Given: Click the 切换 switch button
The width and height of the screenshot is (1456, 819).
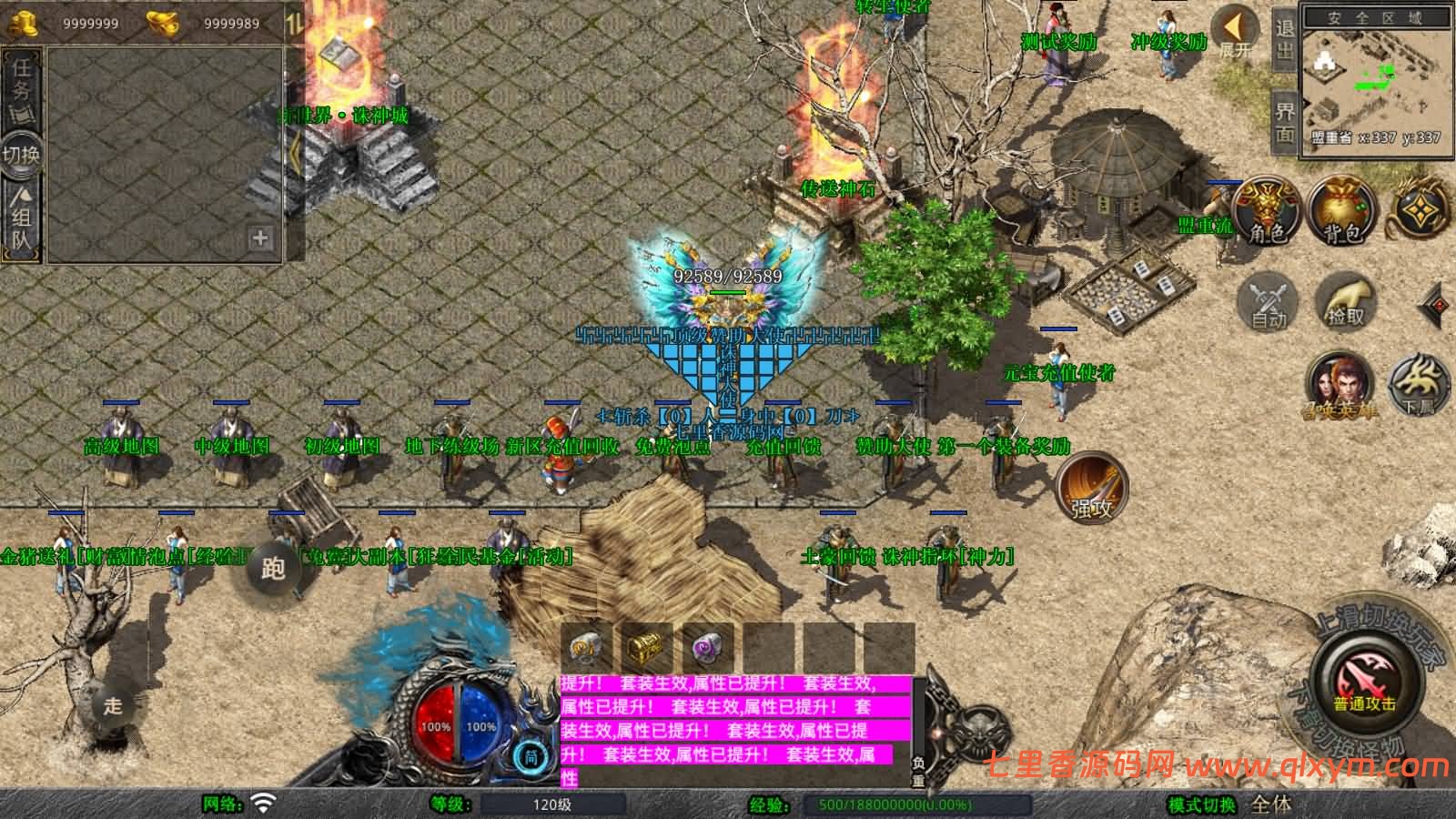Looking at the screenshot, I should tap(21, 154).
